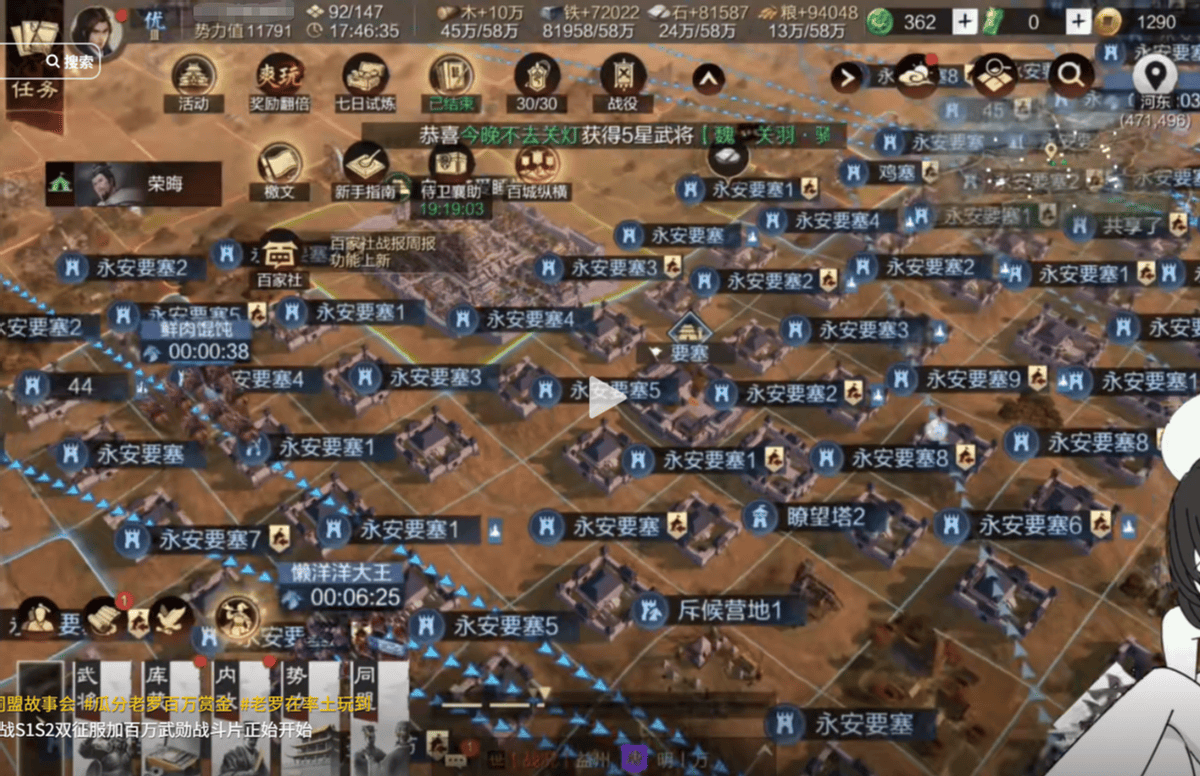Select the 荣晦 general troop card
Viewport: 1200px width, 776px height.
point(133,185)
